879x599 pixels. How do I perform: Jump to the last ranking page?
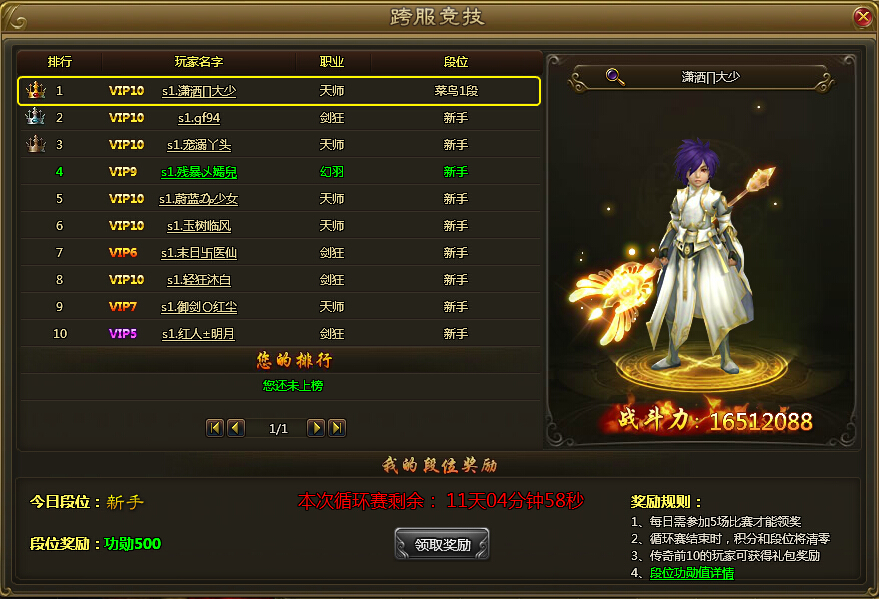[x=337, y=428]
